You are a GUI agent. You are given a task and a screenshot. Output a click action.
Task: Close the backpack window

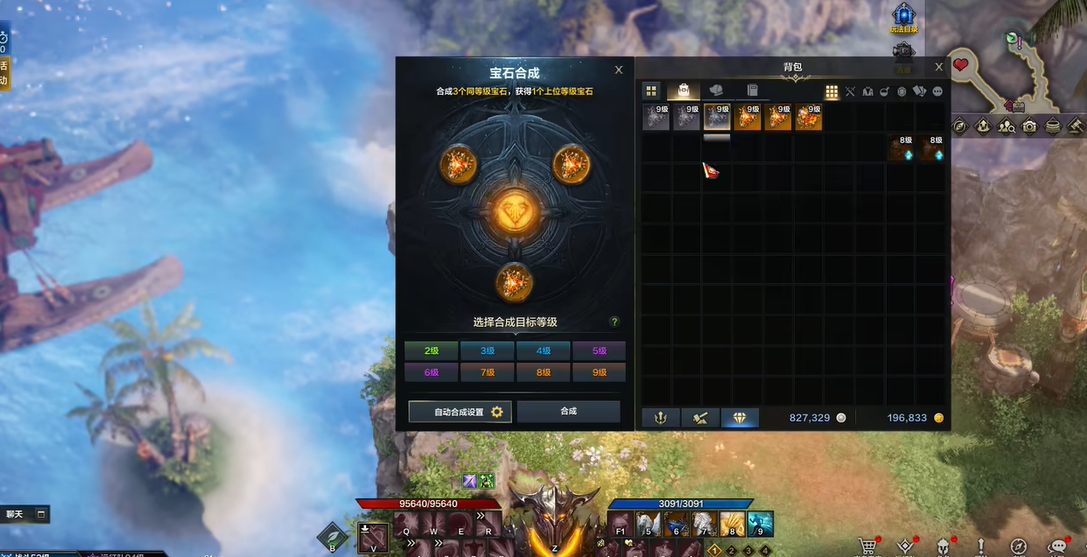pyautogui.click(x=938, y=67)
